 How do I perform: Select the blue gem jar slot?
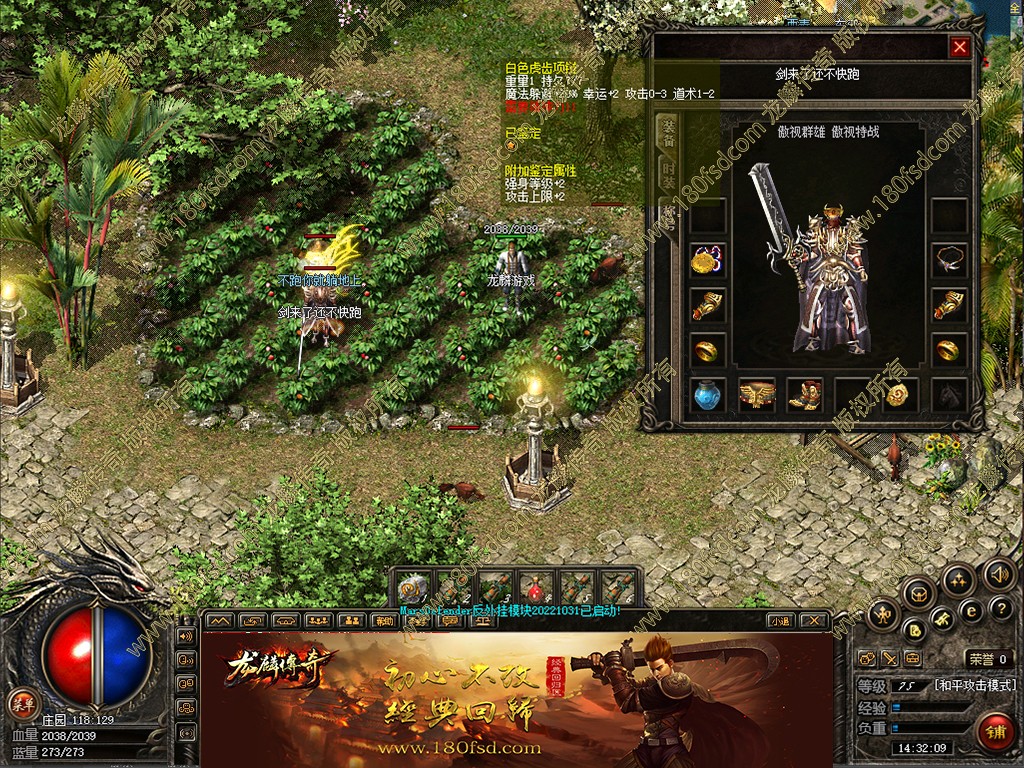point(708,394)
